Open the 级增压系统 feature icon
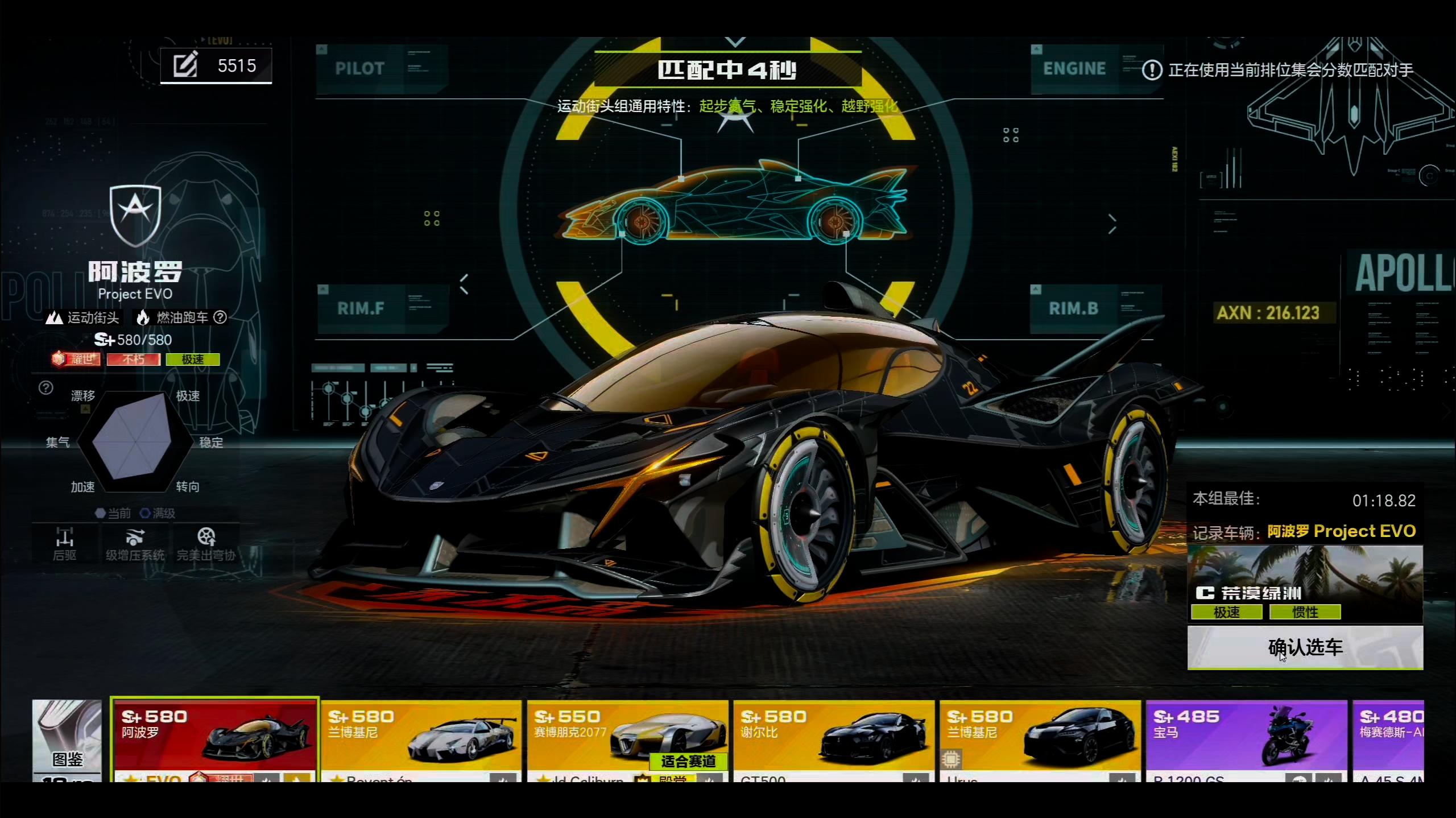This screenshot has width=1456, height=818. (135, 543)
